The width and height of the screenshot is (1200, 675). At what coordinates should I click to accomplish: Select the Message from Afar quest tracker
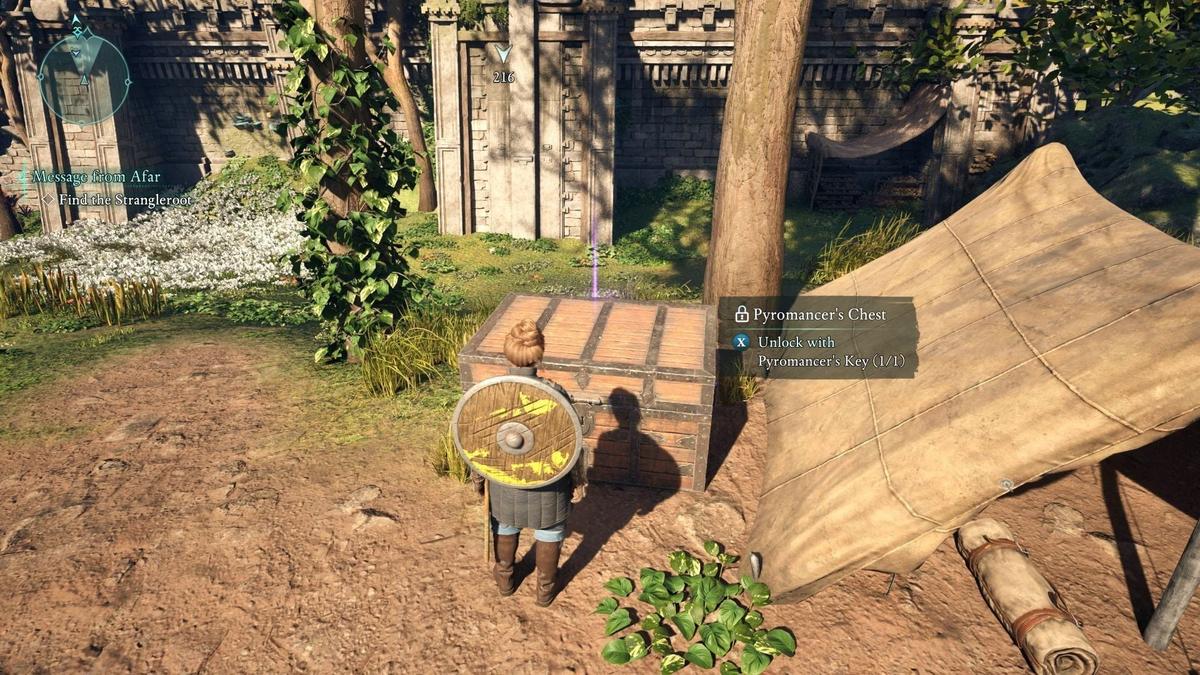[96, 177]
